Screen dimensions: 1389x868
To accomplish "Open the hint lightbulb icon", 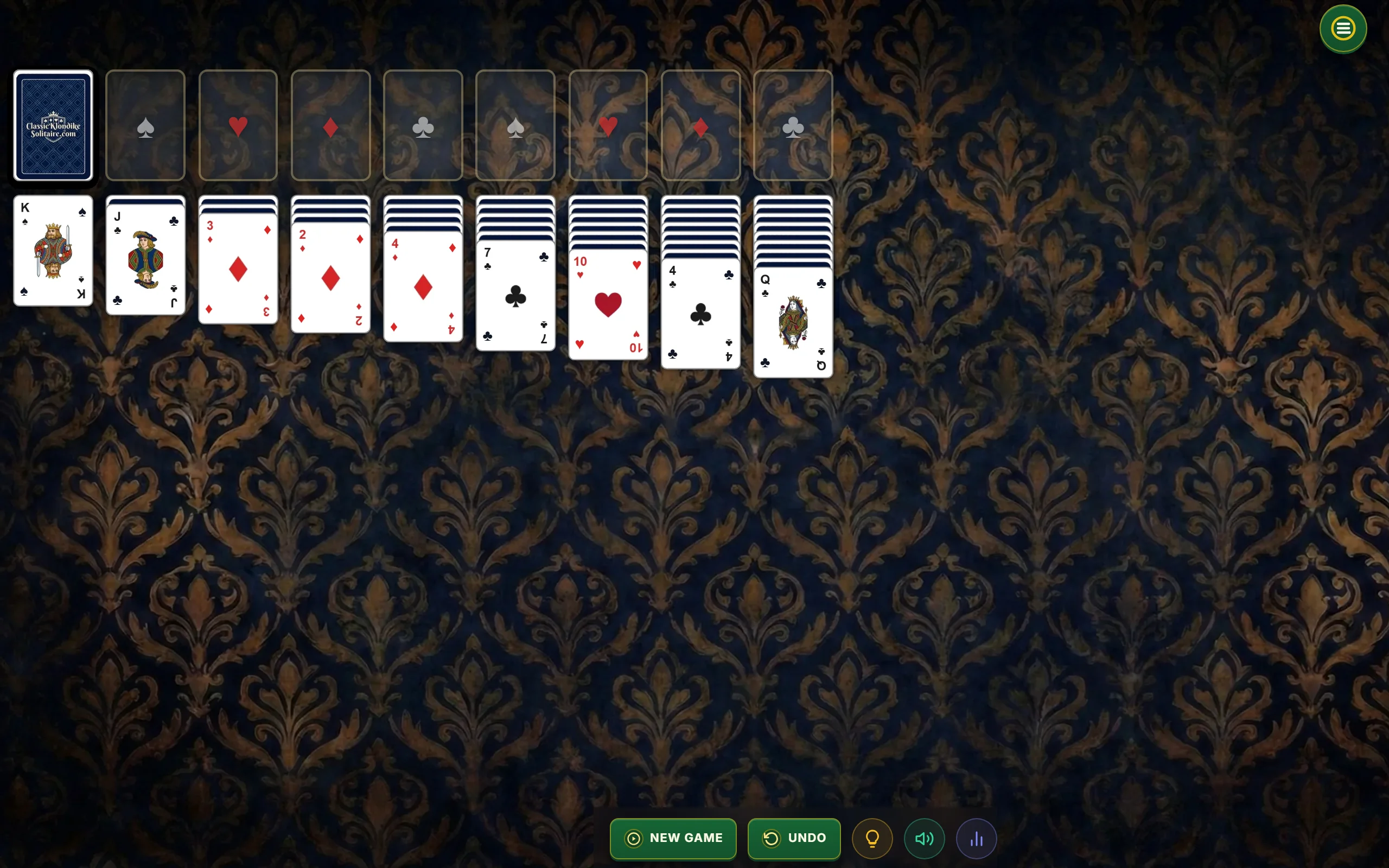I will point(872,838).
